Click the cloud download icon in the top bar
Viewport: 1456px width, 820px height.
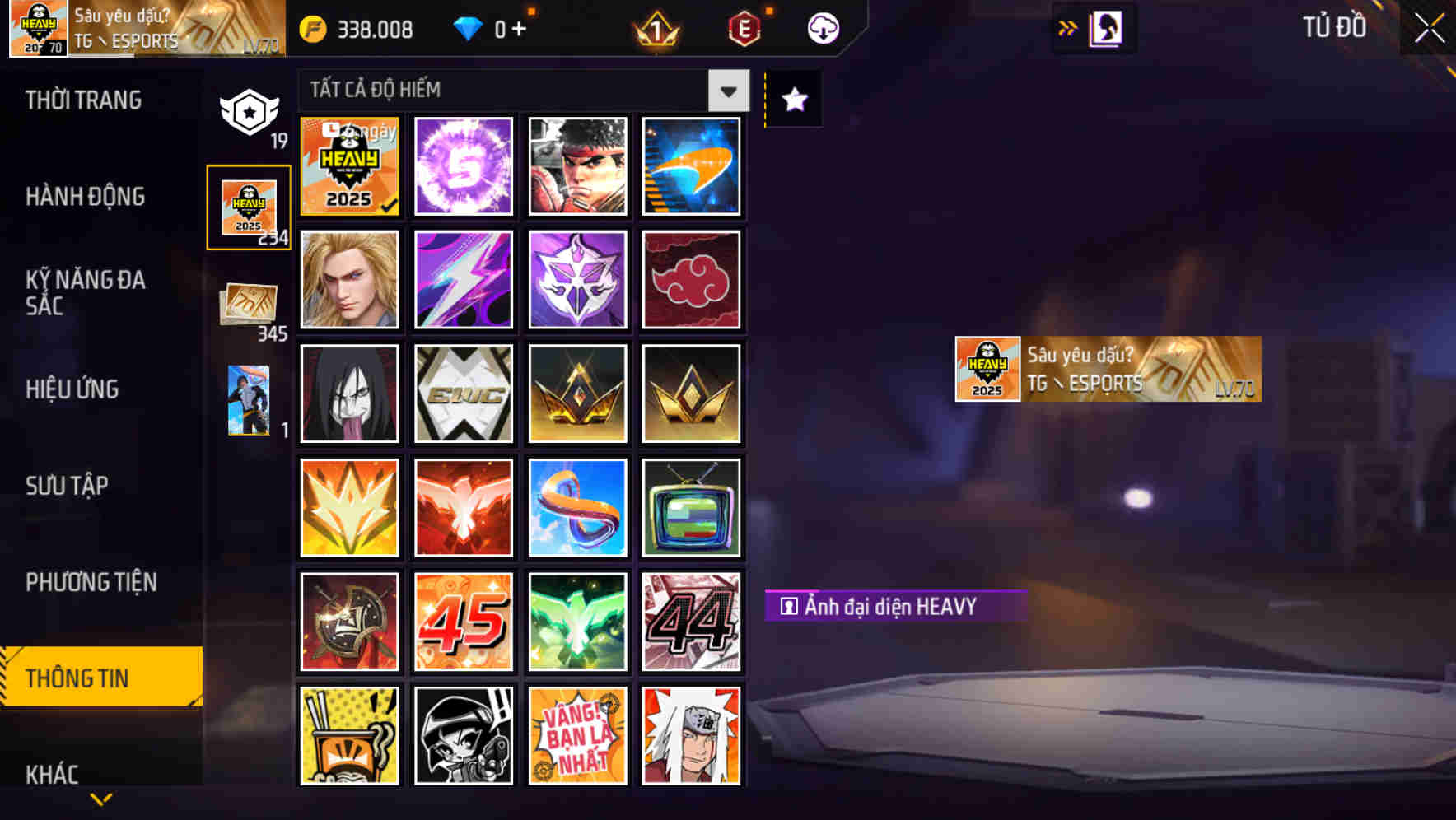tap(822, 27)
